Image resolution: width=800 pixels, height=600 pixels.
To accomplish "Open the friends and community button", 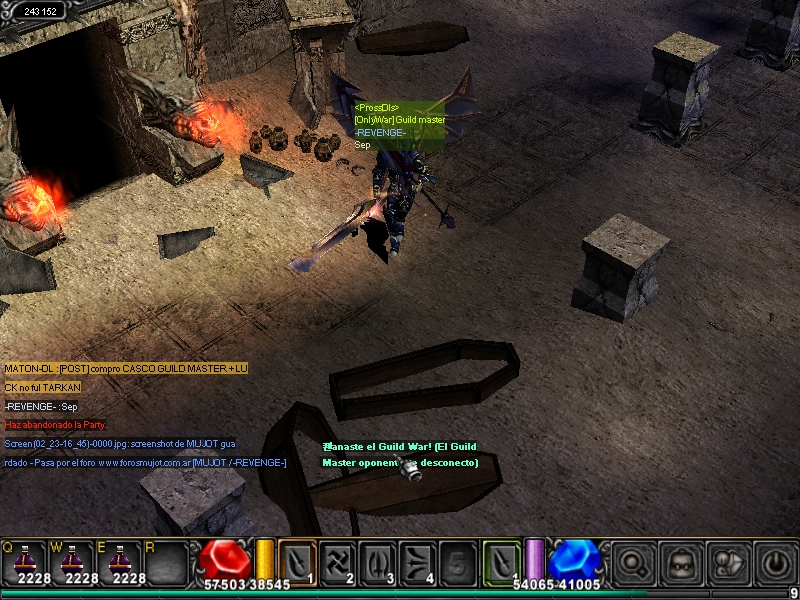I will click(727, 563).
